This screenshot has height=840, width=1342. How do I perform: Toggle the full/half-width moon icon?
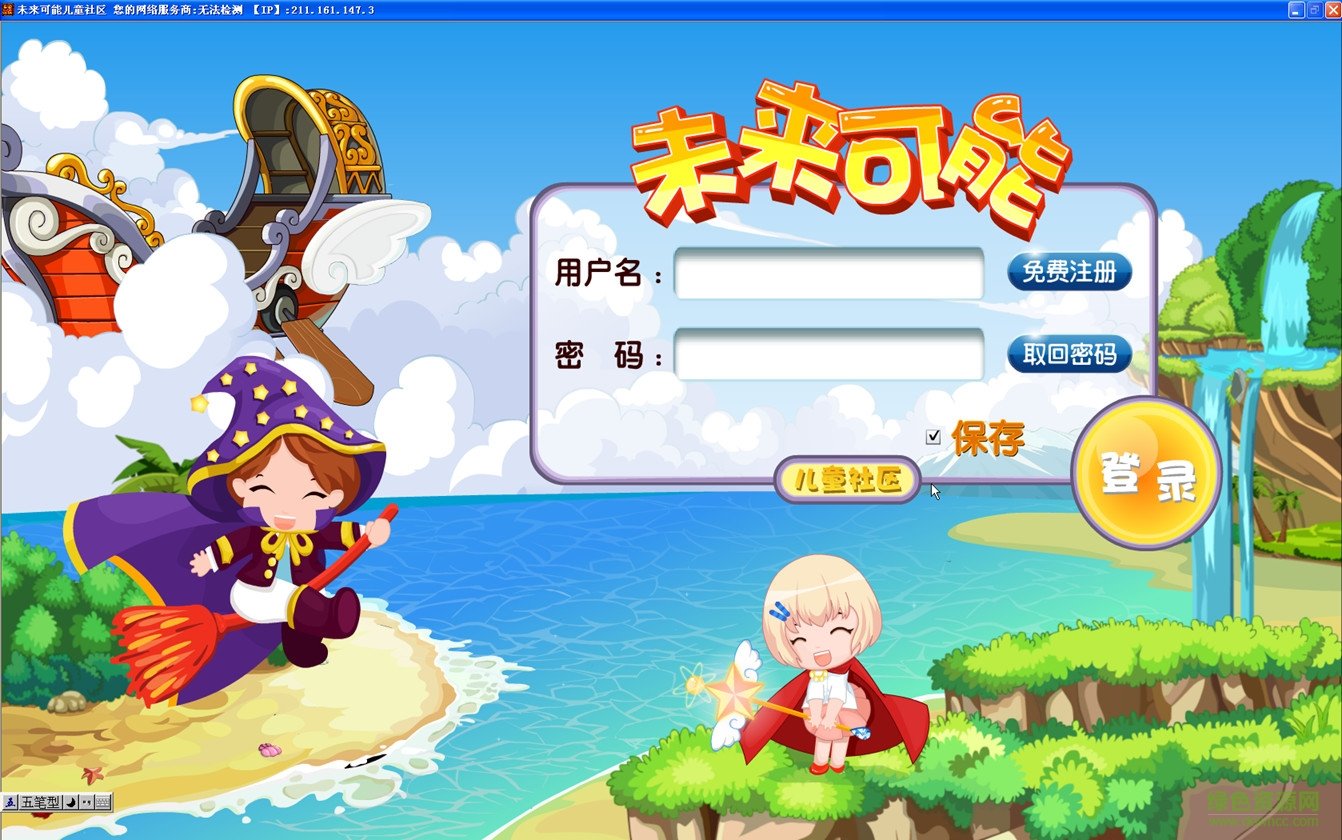pos(69,803)
